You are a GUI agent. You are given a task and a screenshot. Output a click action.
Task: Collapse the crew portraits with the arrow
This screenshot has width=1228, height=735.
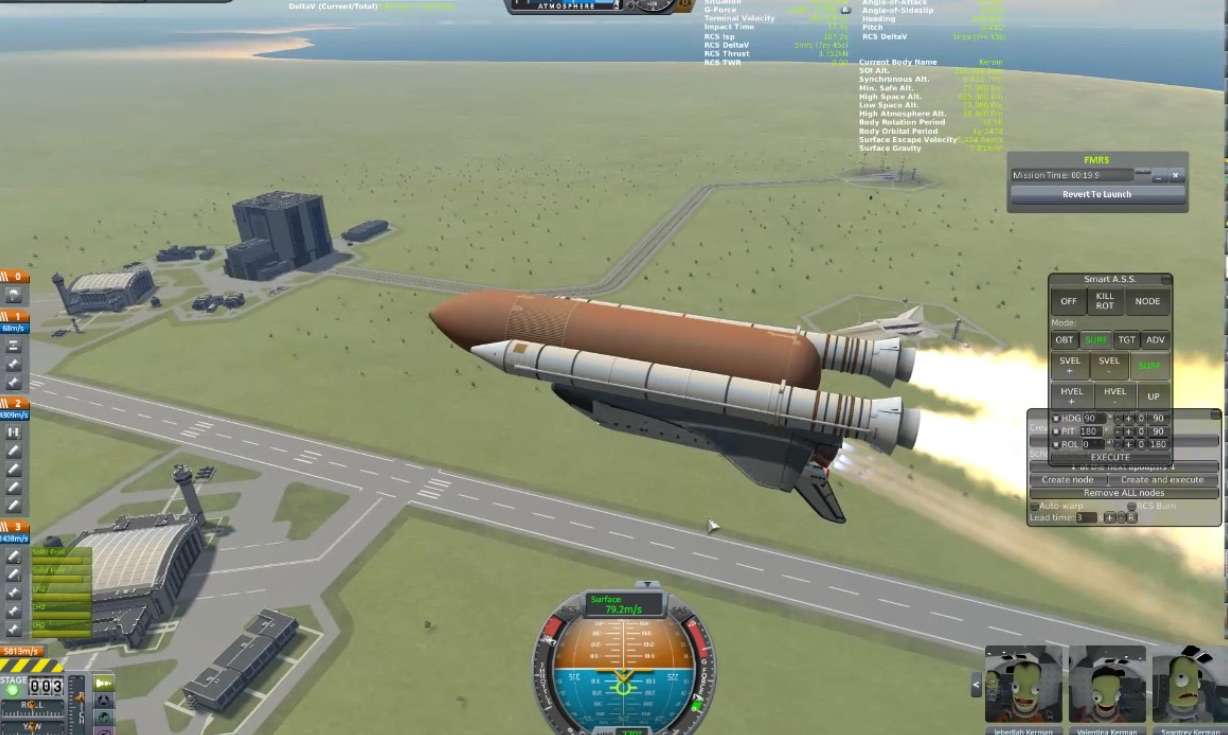point(976,685)
